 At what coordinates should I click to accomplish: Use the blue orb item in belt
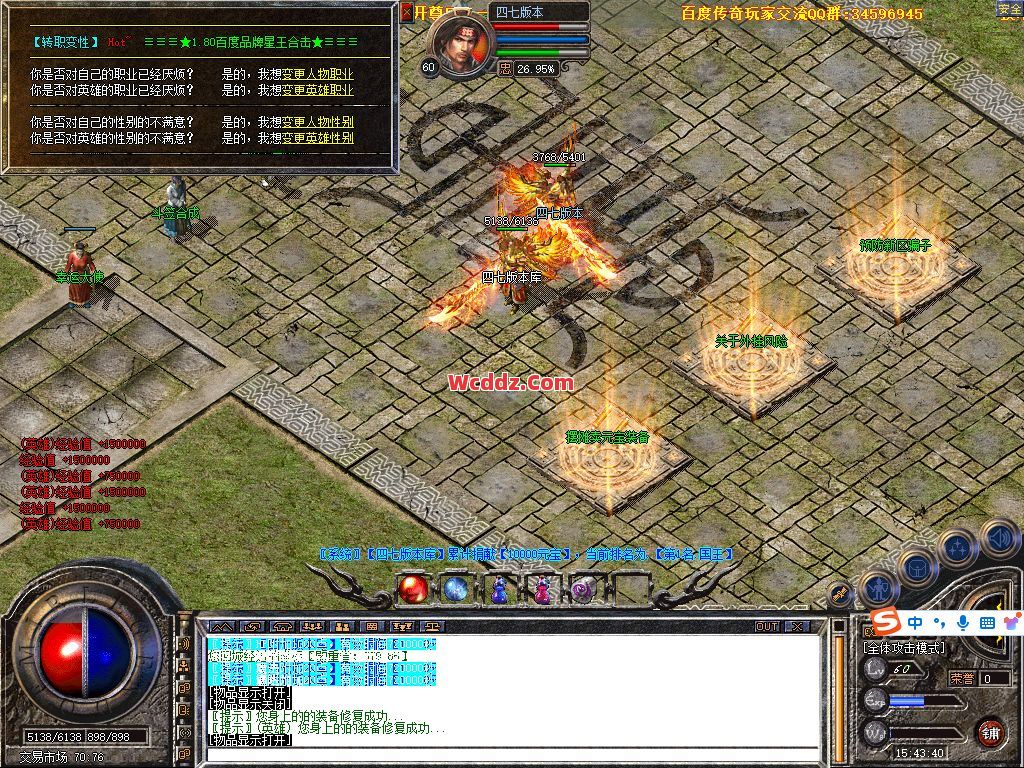(x=455, y=590)
